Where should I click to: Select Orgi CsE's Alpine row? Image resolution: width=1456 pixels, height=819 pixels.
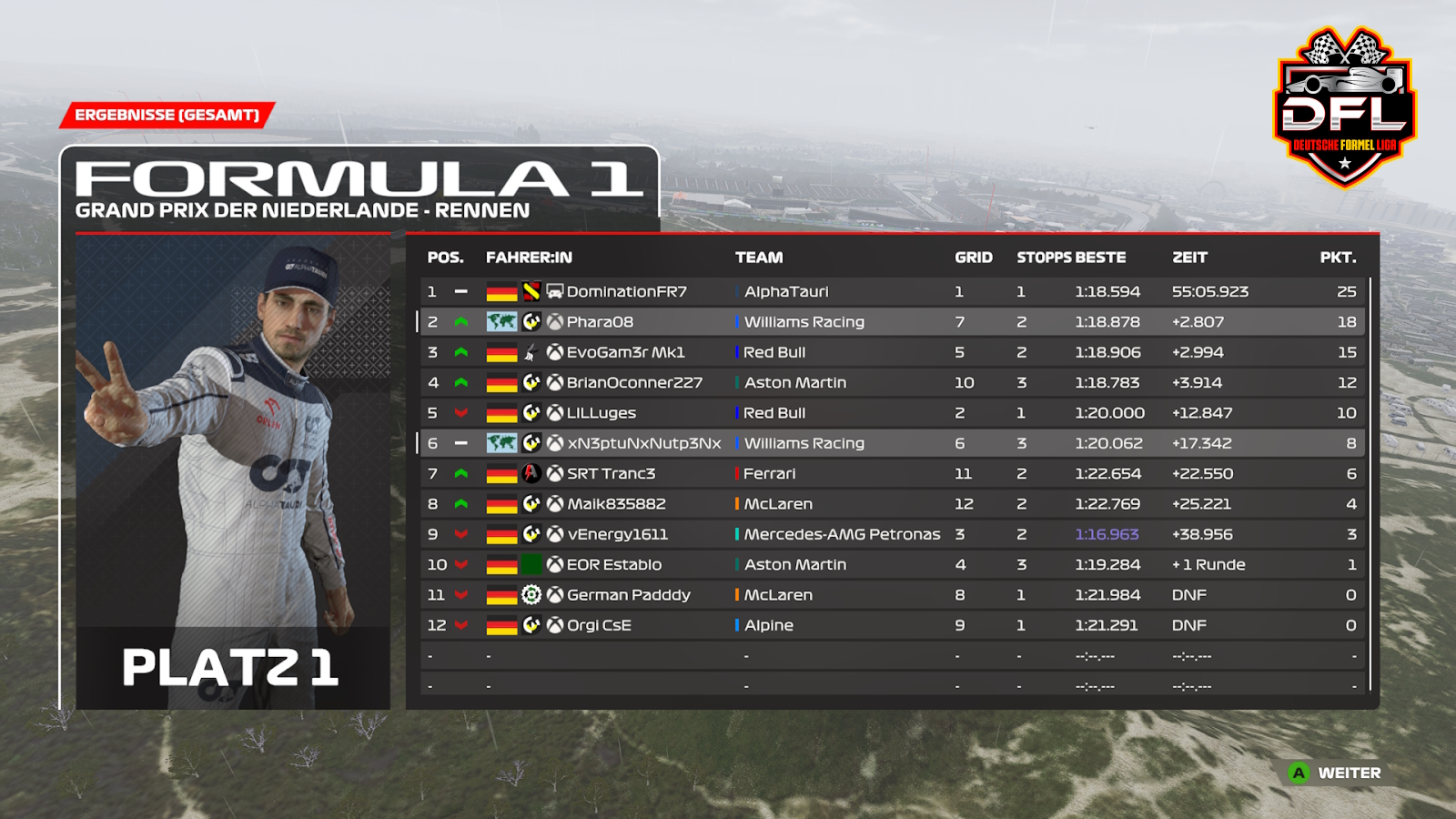[599, 625]
